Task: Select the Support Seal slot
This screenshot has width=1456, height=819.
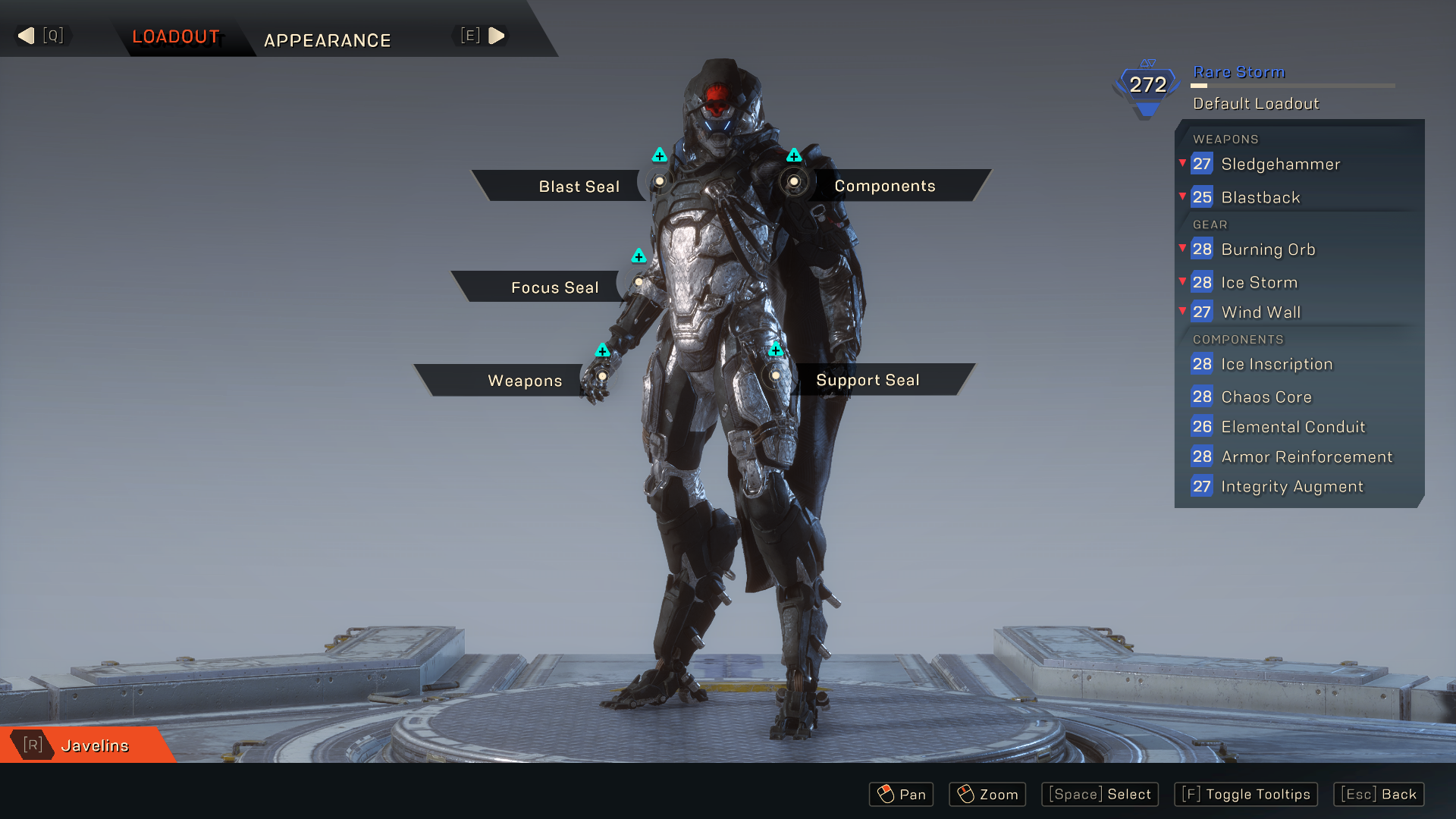Action: [867, 380]
